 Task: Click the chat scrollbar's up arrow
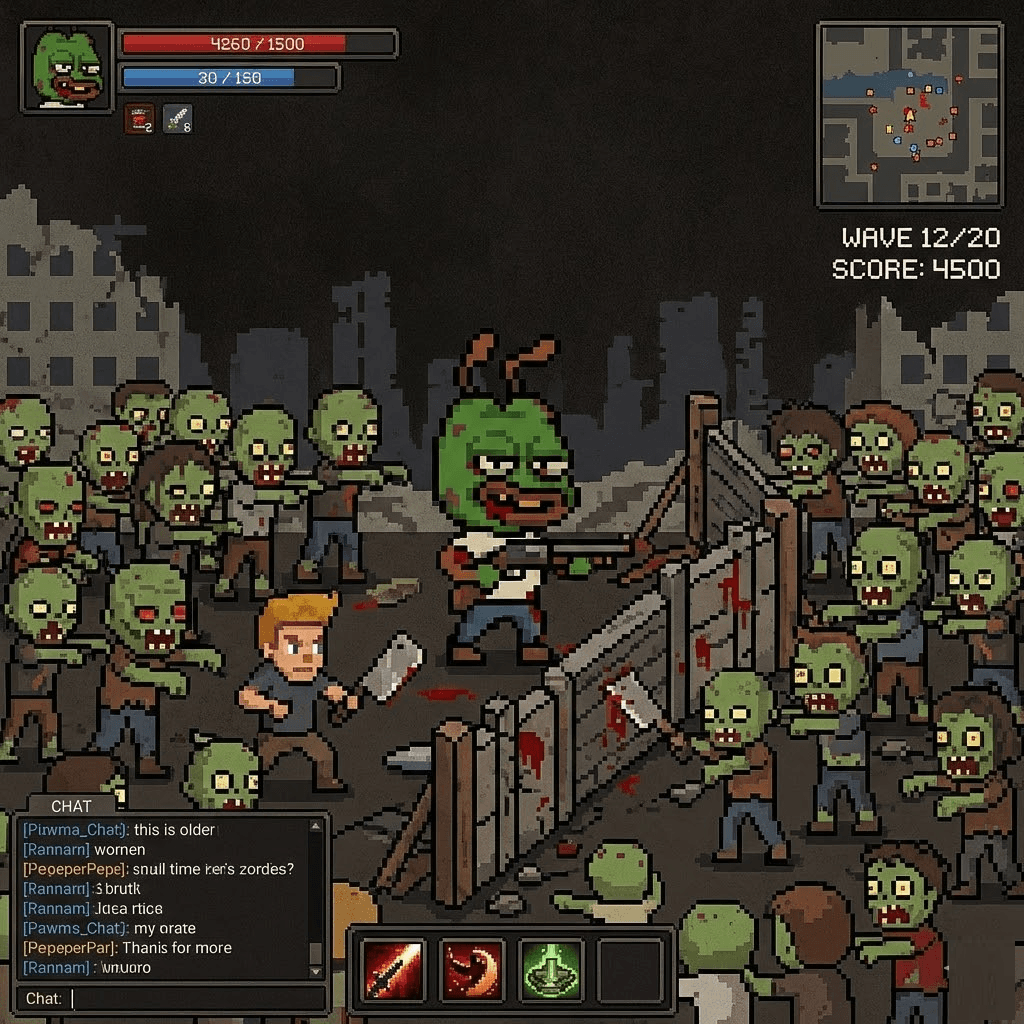[316, 827]
